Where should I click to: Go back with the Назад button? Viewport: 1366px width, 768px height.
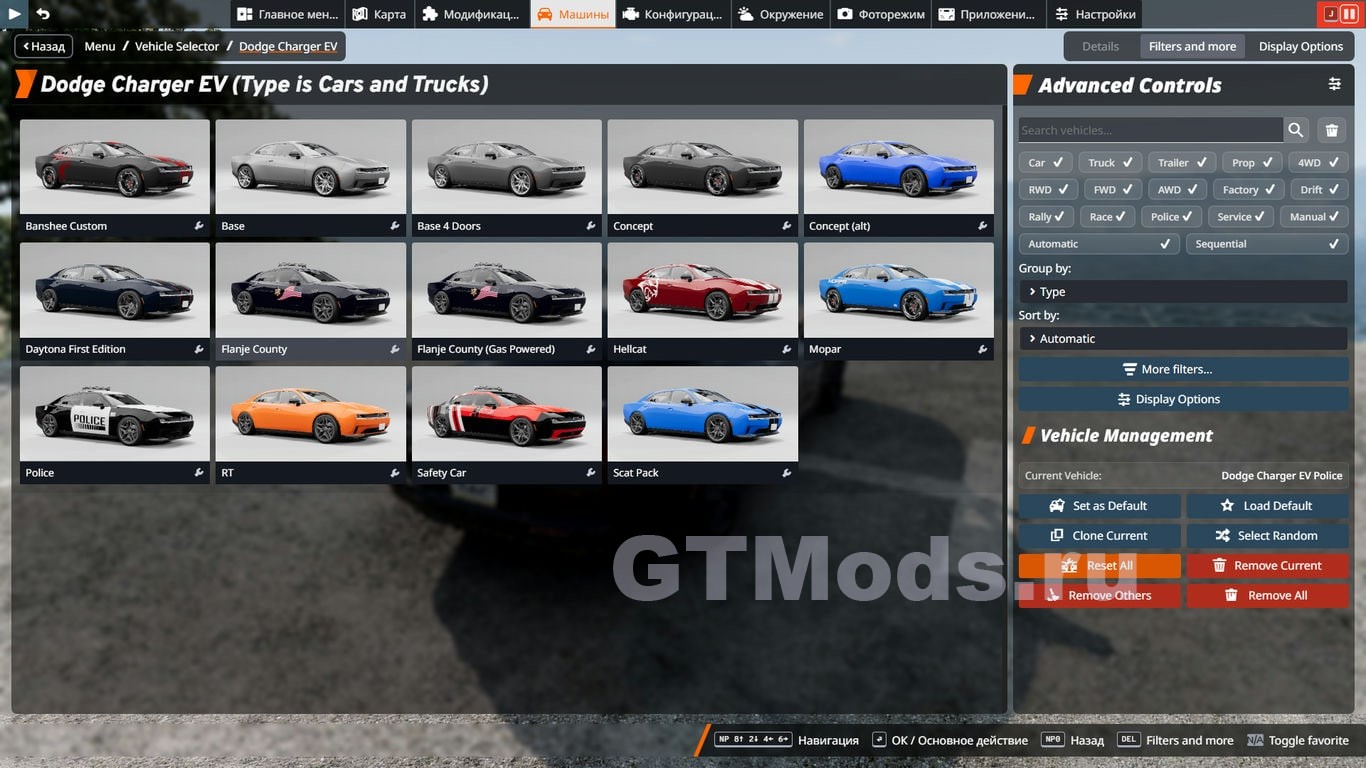coord(43,46)
